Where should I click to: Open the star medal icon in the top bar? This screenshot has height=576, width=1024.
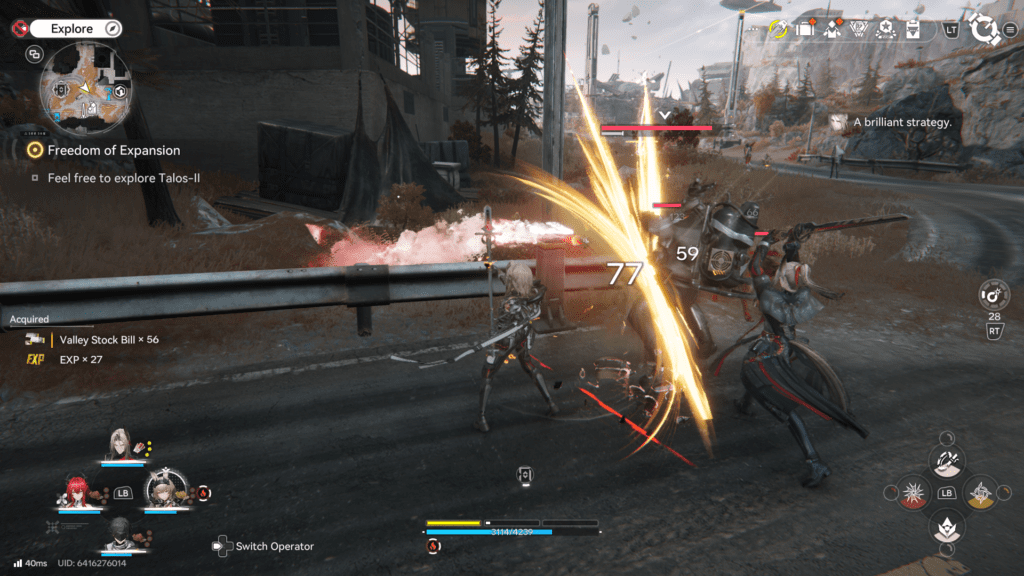(884, 30)
